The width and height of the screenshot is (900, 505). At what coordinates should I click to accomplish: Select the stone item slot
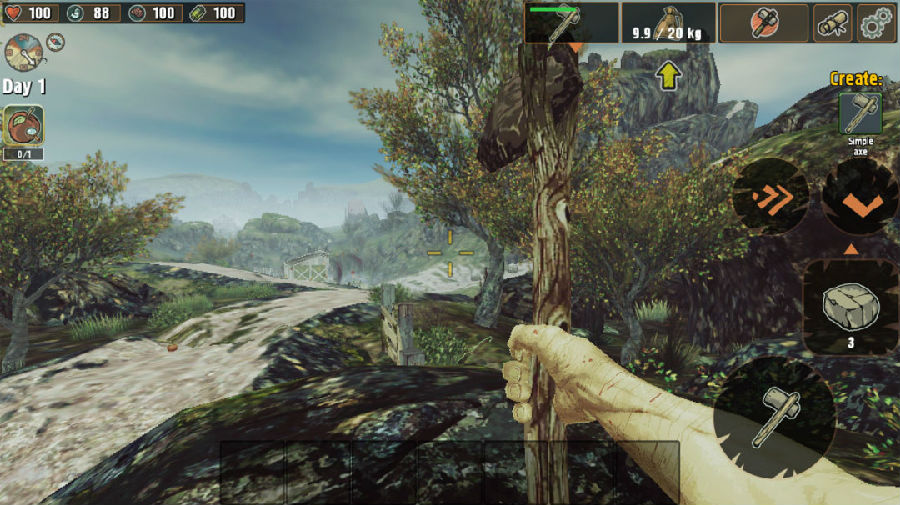tap(850, 306)
